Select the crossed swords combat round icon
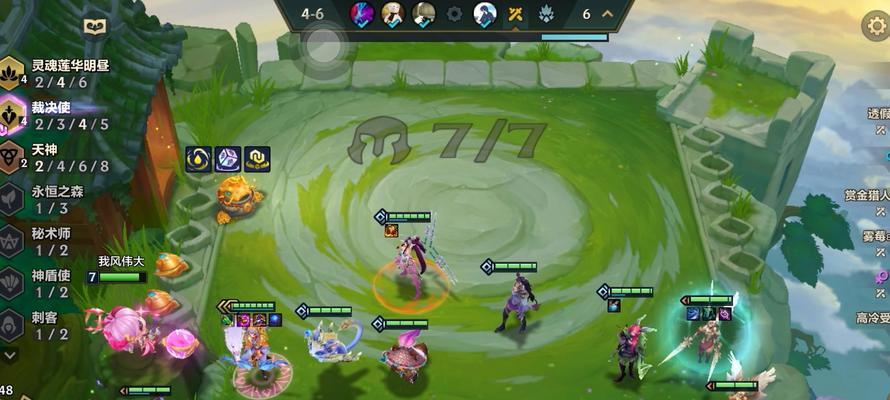This screenshot has height=400, width=890. [x=516, y=14]
